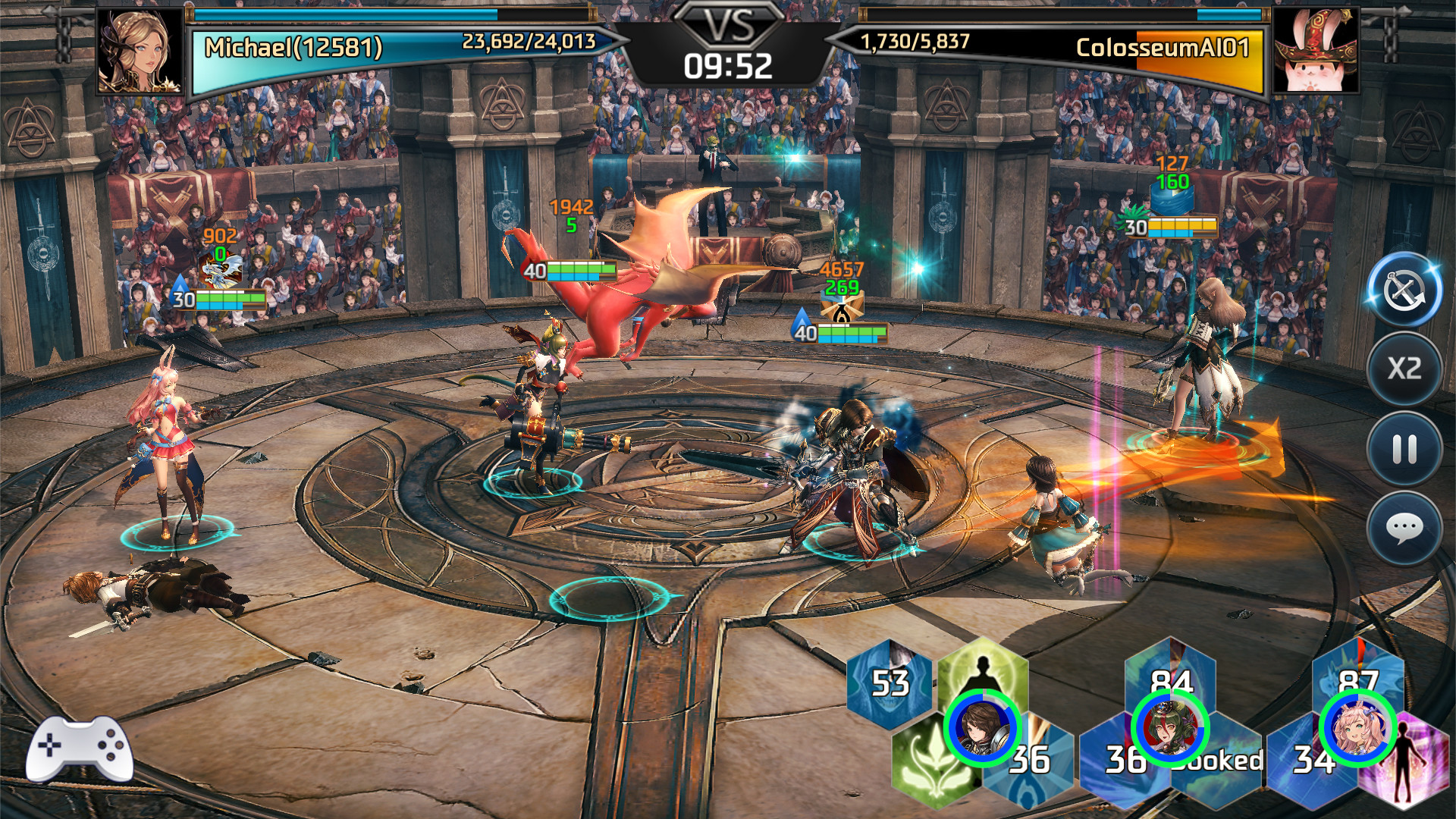View Michael's player avatar portrait

tap(140, 52)
